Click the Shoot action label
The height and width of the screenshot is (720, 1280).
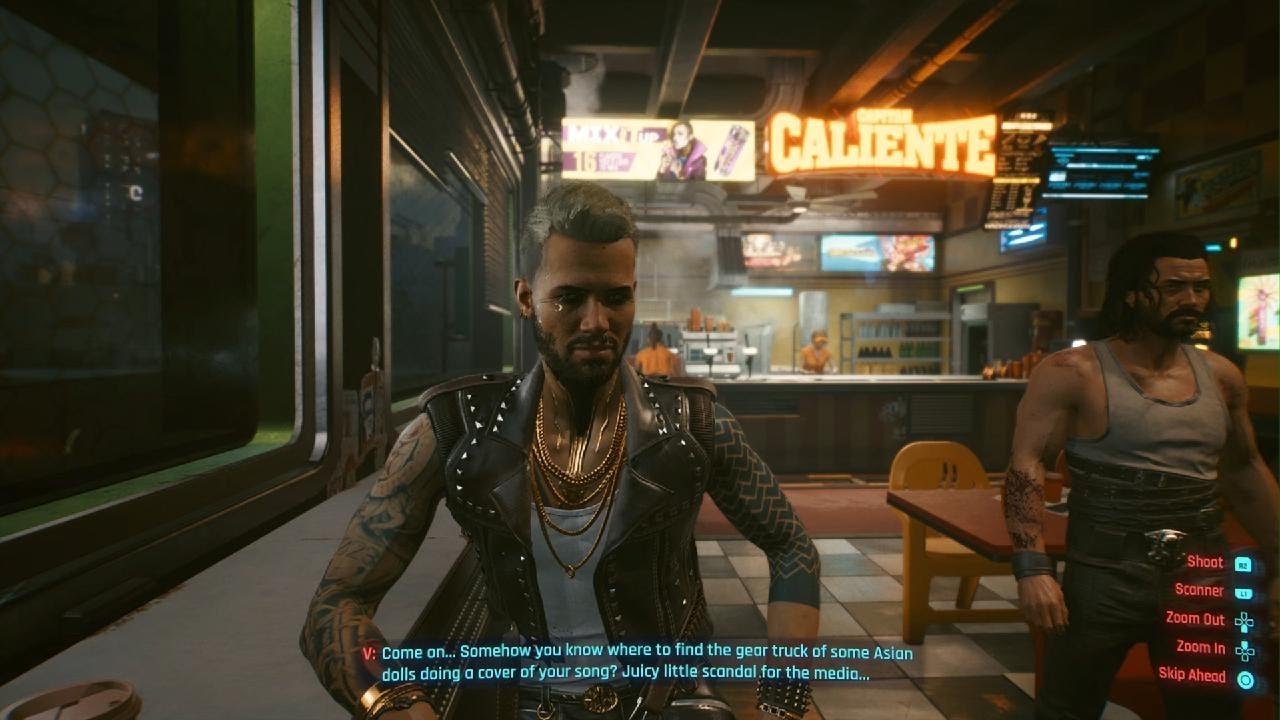pyautogui.click(x=1205, y=562)
